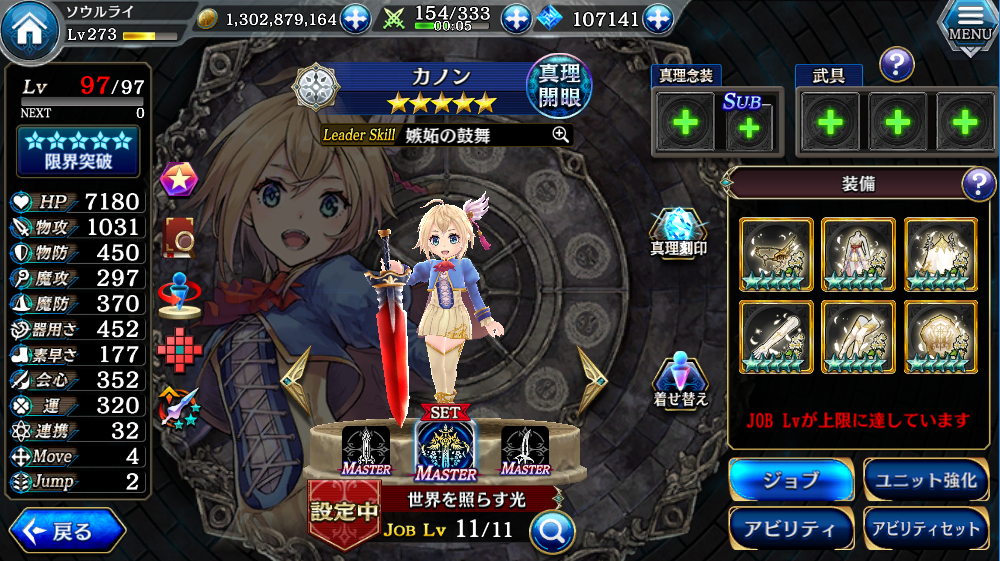Open 着せ替え costume change
The height and width of the screenshot is (561, 1000).
(x=680, y=380)
